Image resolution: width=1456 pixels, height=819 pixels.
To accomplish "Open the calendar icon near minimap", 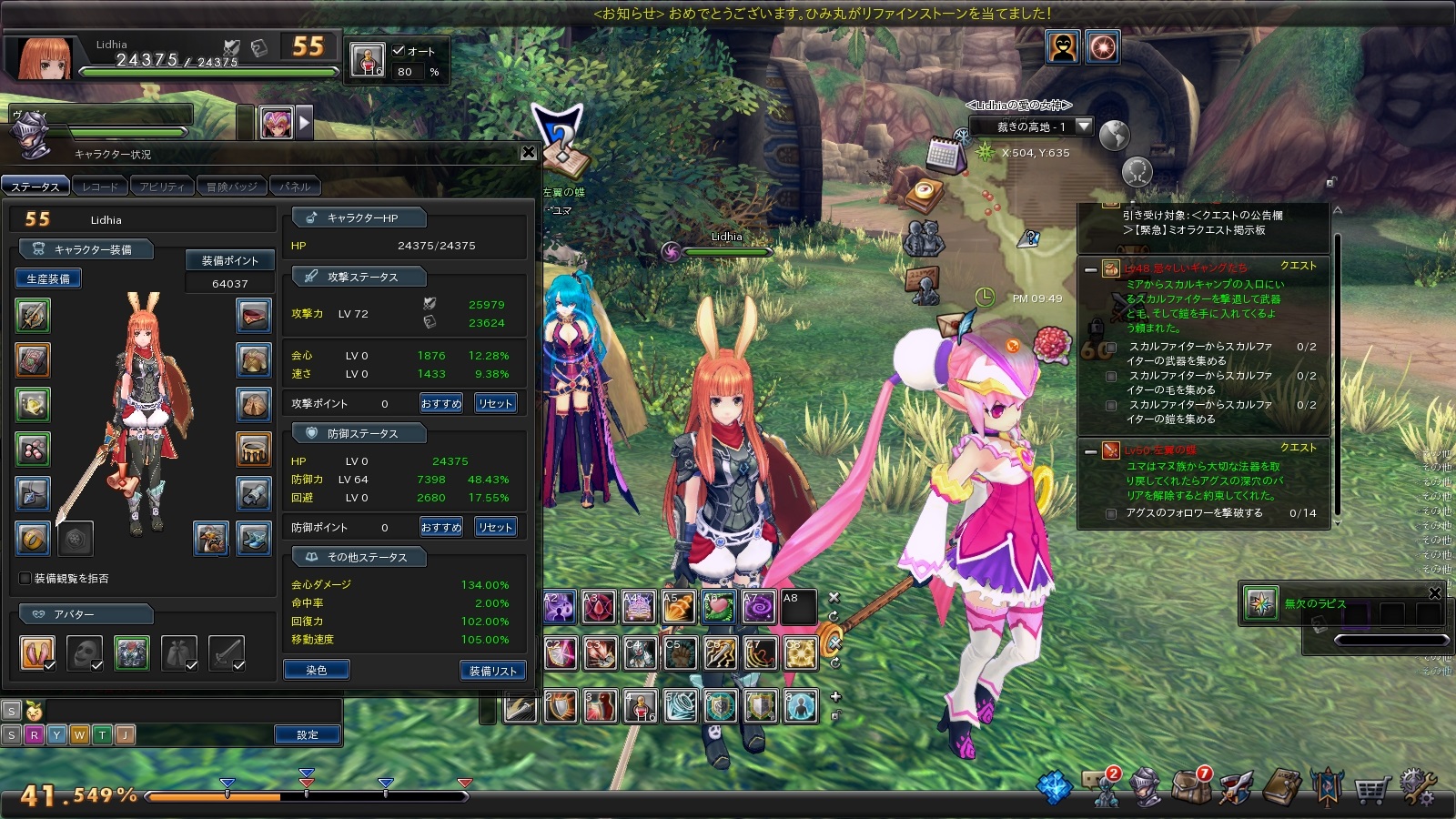I will (x=944, y=155).
